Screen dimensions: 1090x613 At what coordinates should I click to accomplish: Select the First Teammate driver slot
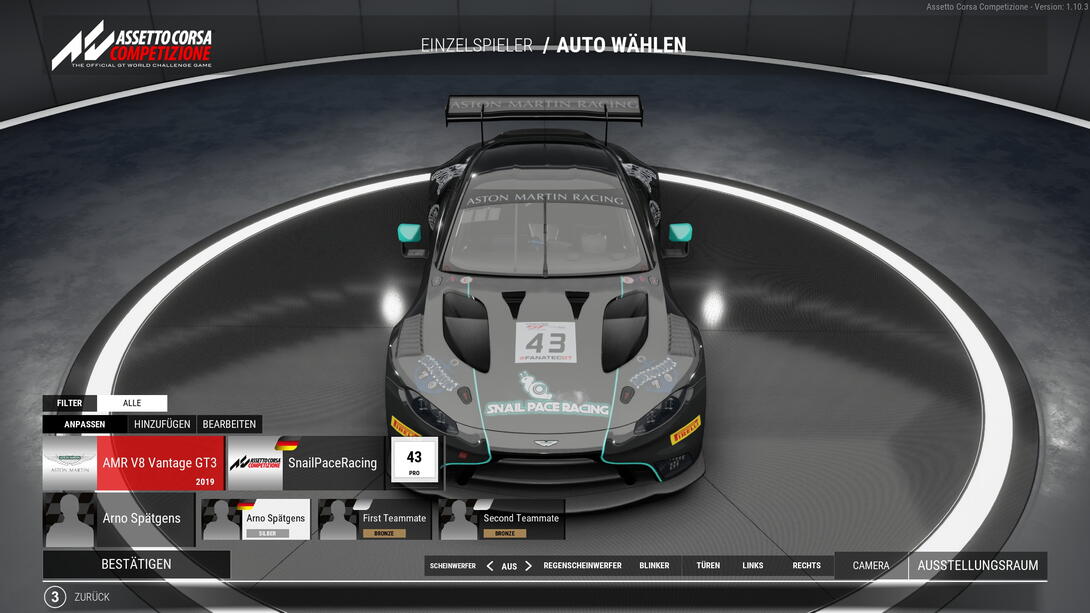pyautogui.click(x=374, y=520)
